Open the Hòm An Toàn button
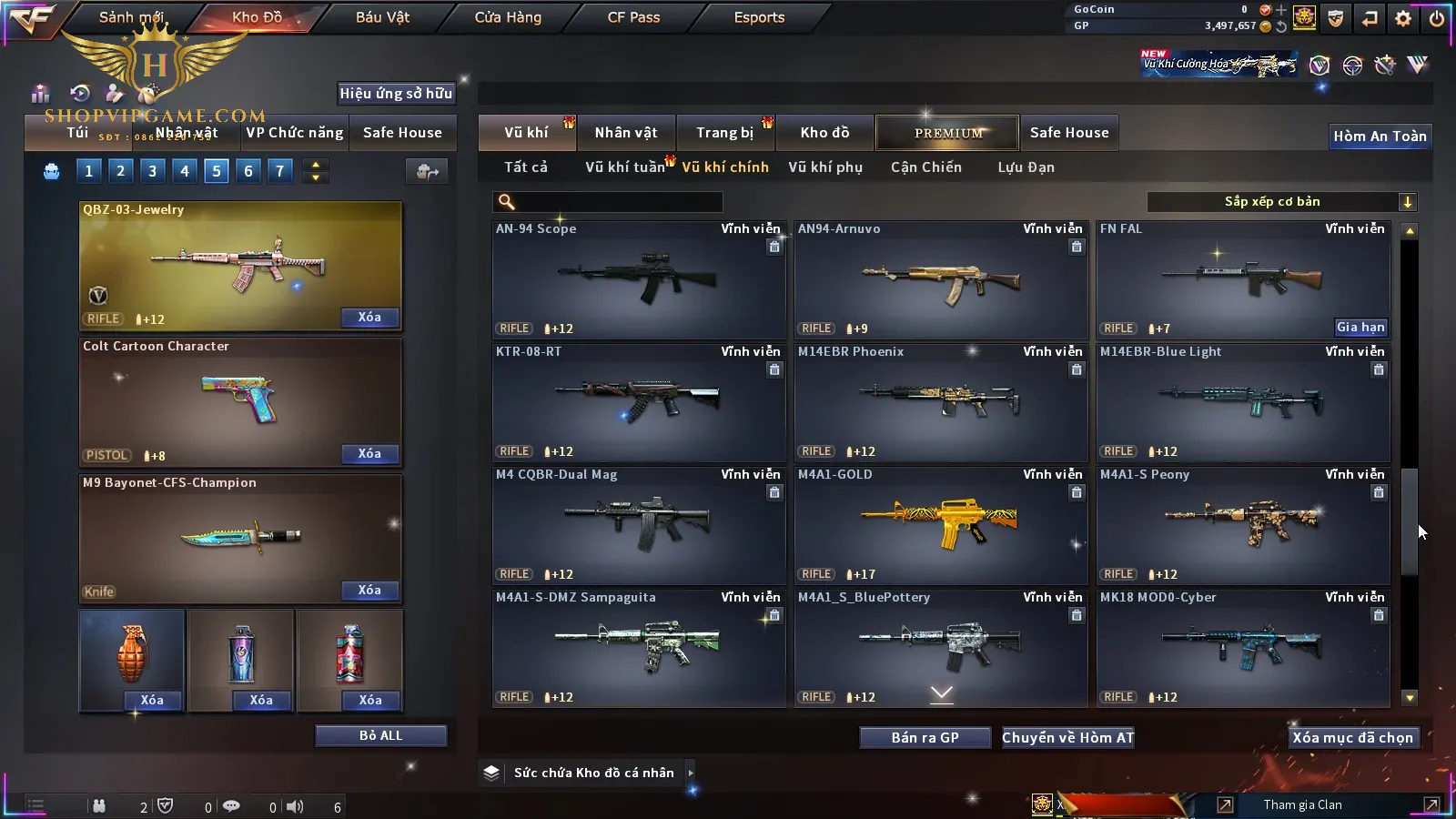The width and height of the screenshot is (1456, 819). [x=1380, y=136]
